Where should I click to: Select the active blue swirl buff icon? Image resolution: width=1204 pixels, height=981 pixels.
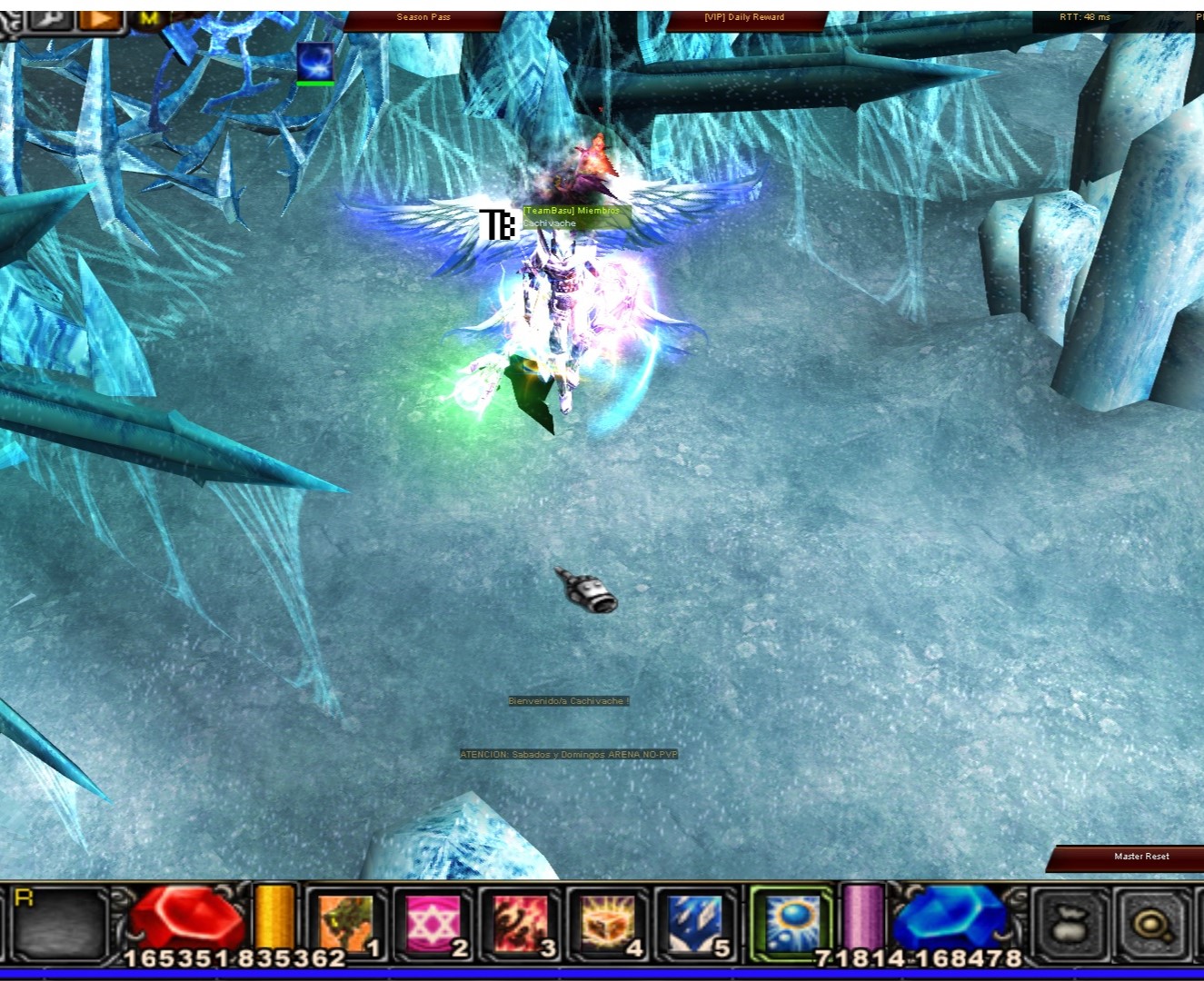click(315, 63)
